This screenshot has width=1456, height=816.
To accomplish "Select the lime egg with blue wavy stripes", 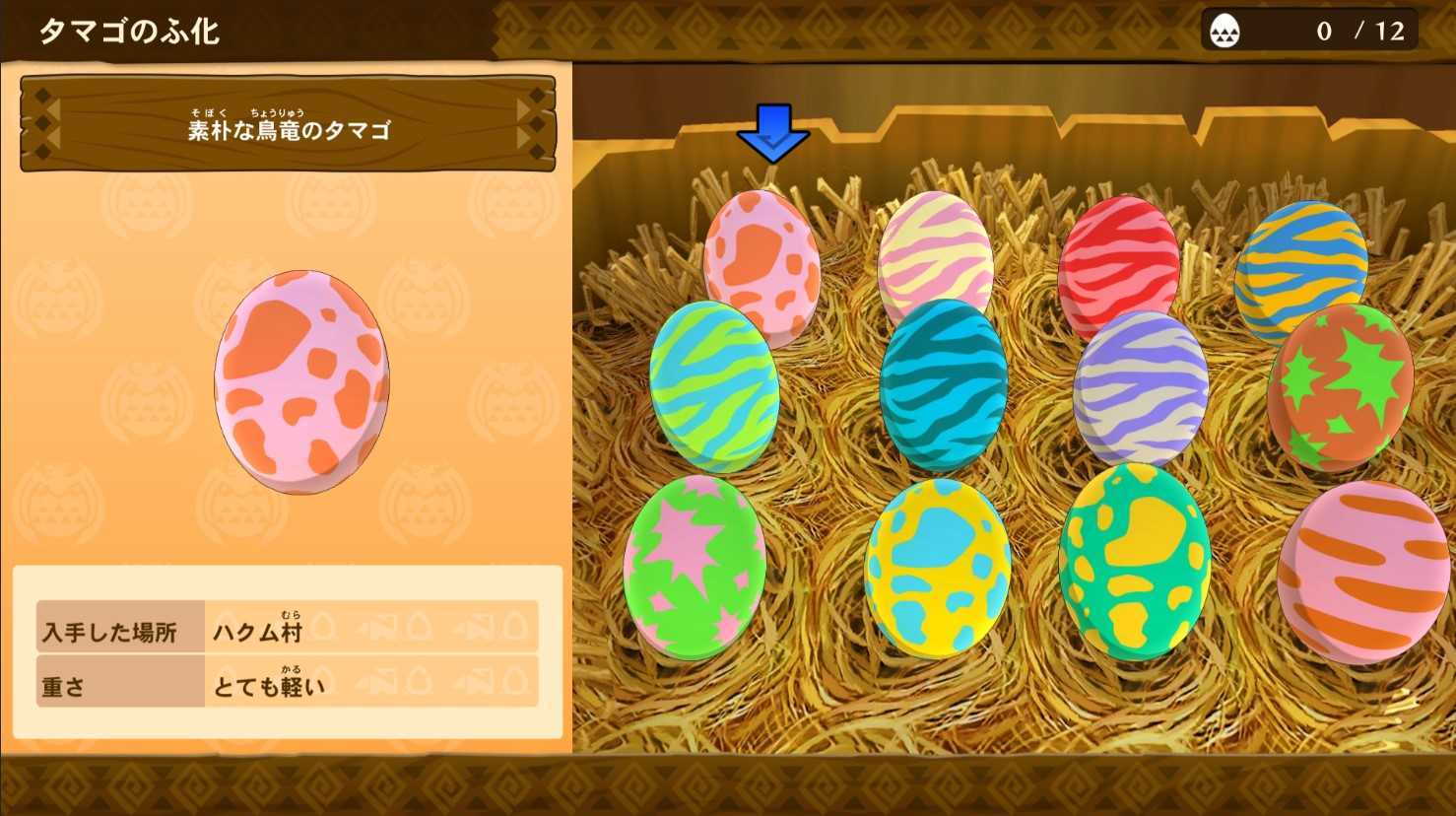I will (709, 384).
